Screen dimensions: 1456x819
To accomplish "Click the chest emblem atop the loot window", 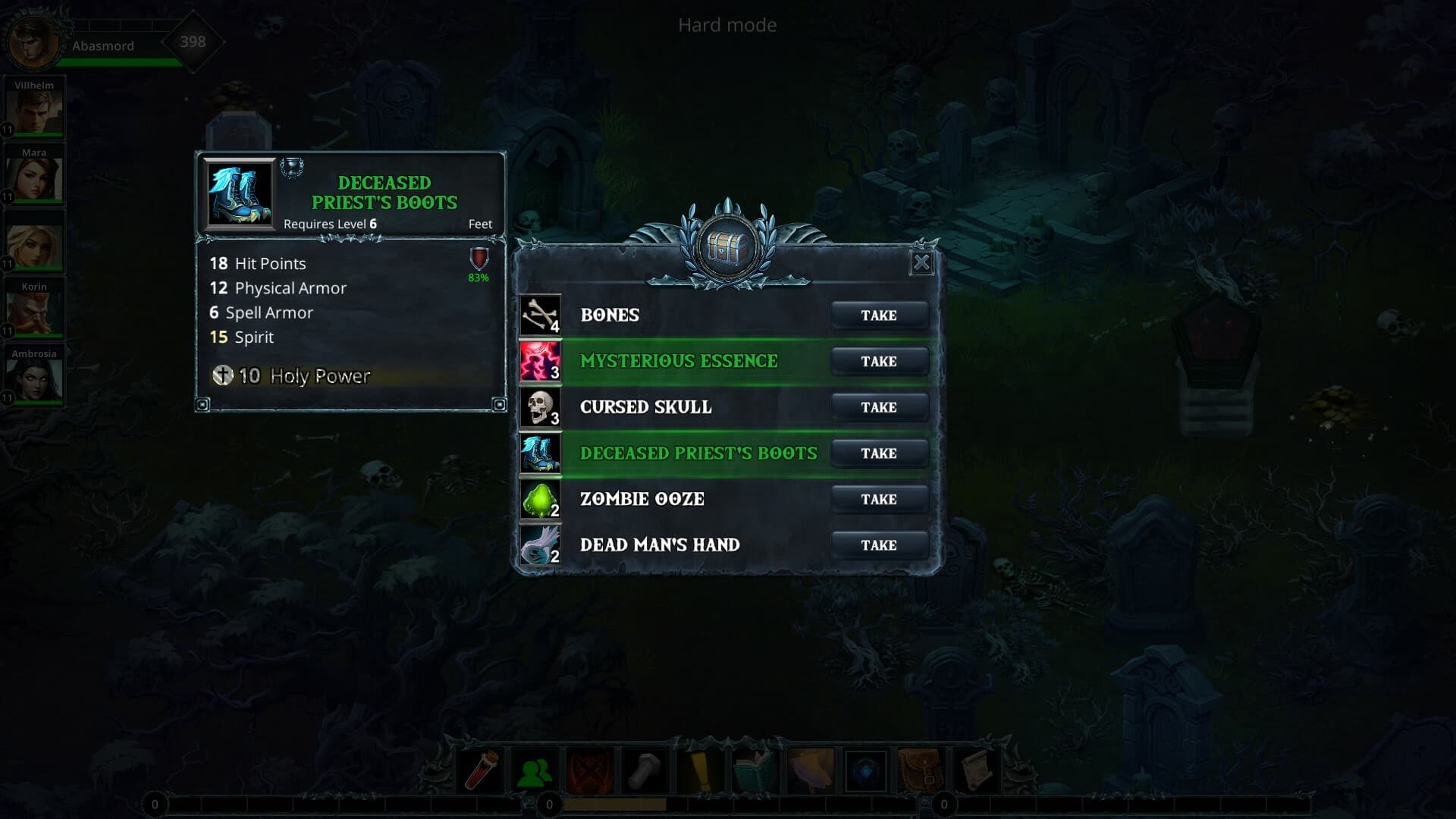I will (x=726, y=246).
